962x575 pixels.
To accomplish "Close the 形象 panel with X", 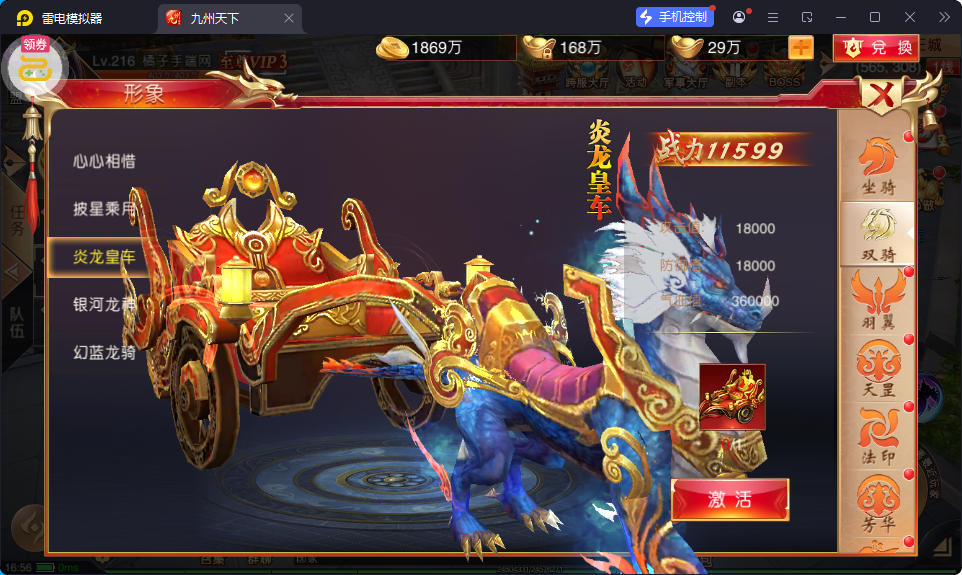I will click(881, 96).
